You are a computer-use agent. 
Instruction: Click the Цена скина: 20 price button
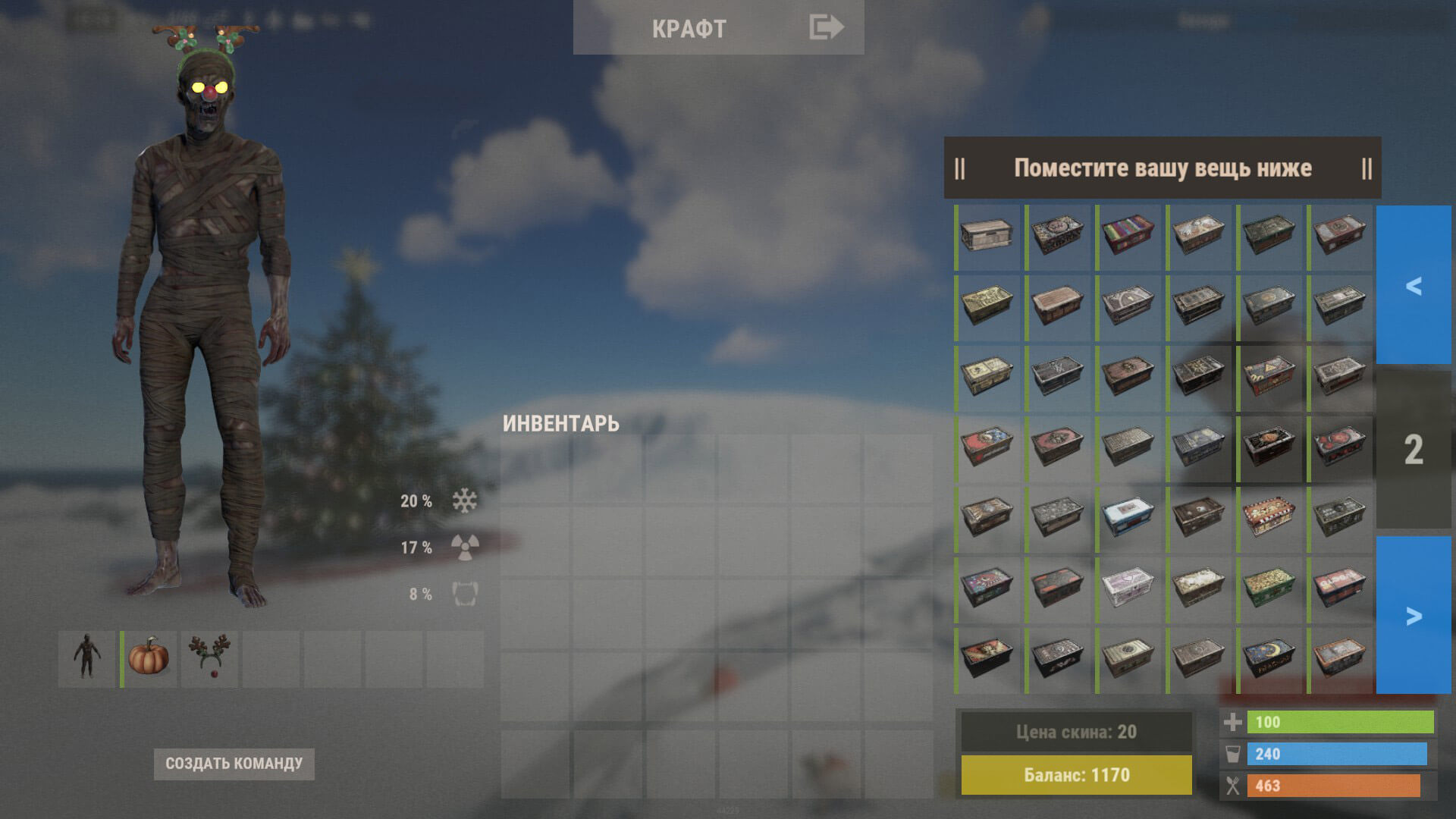1076,732
